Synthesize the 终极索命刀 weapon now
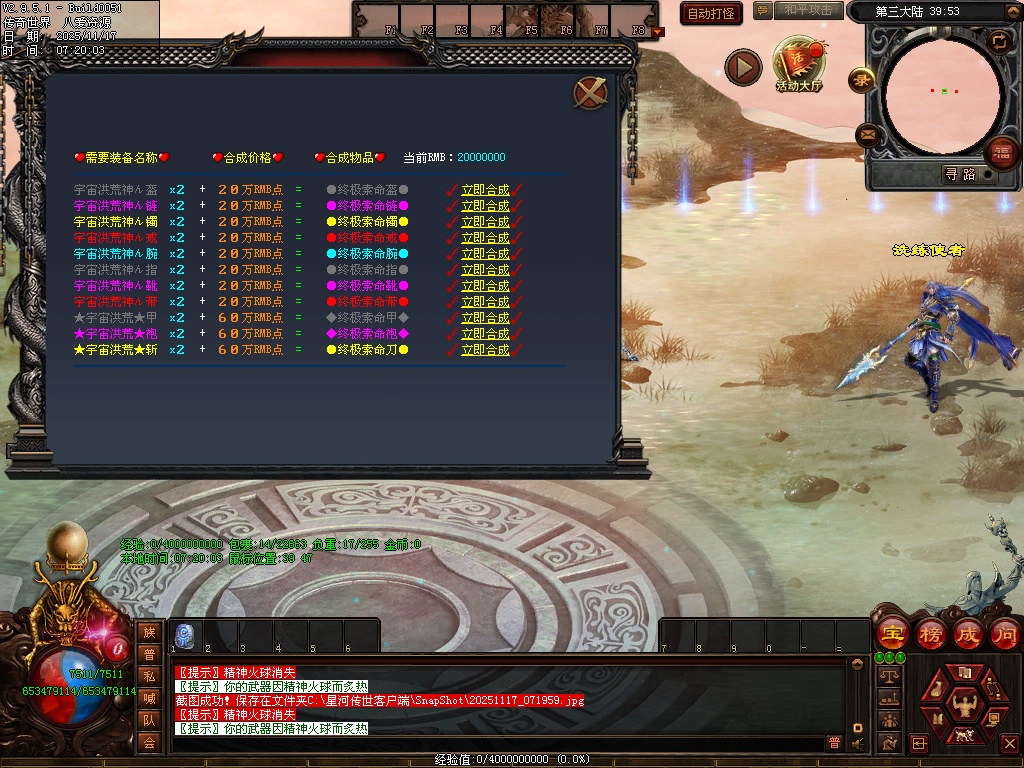1024x768 pixels. coord(485,350)
